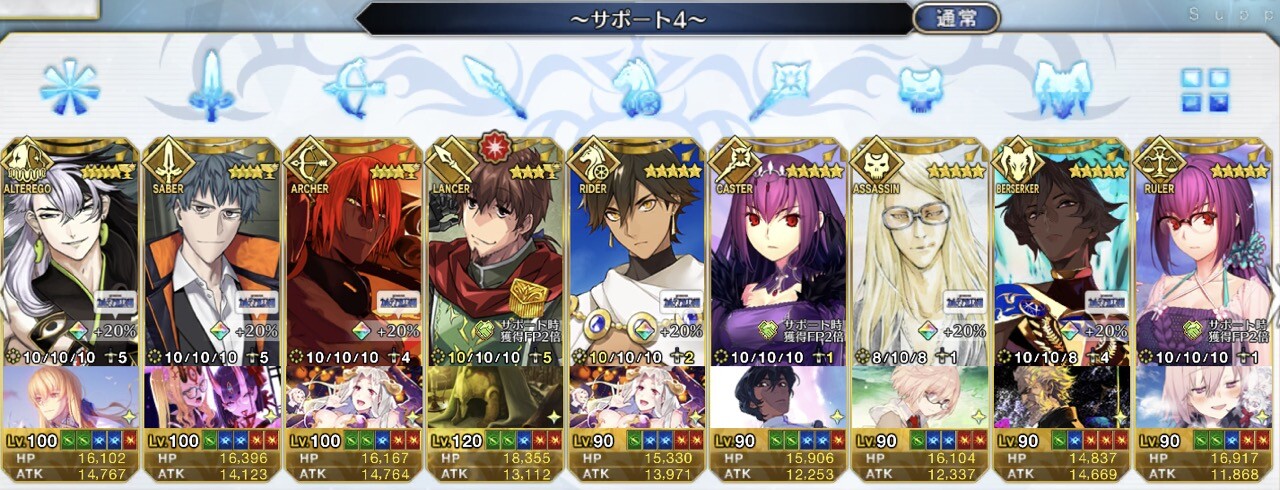Choose the SABER support servant card
The image size is (1280, 490).
(212, 260)
